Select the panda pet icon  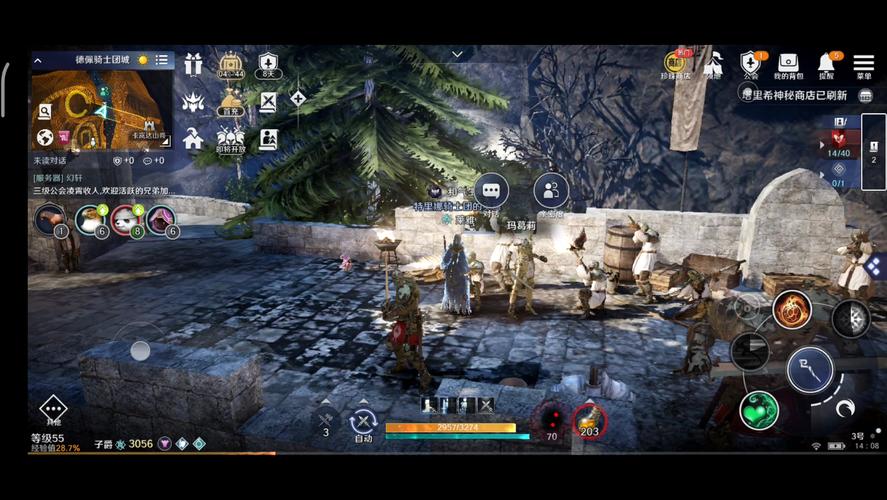pos(91,219)
